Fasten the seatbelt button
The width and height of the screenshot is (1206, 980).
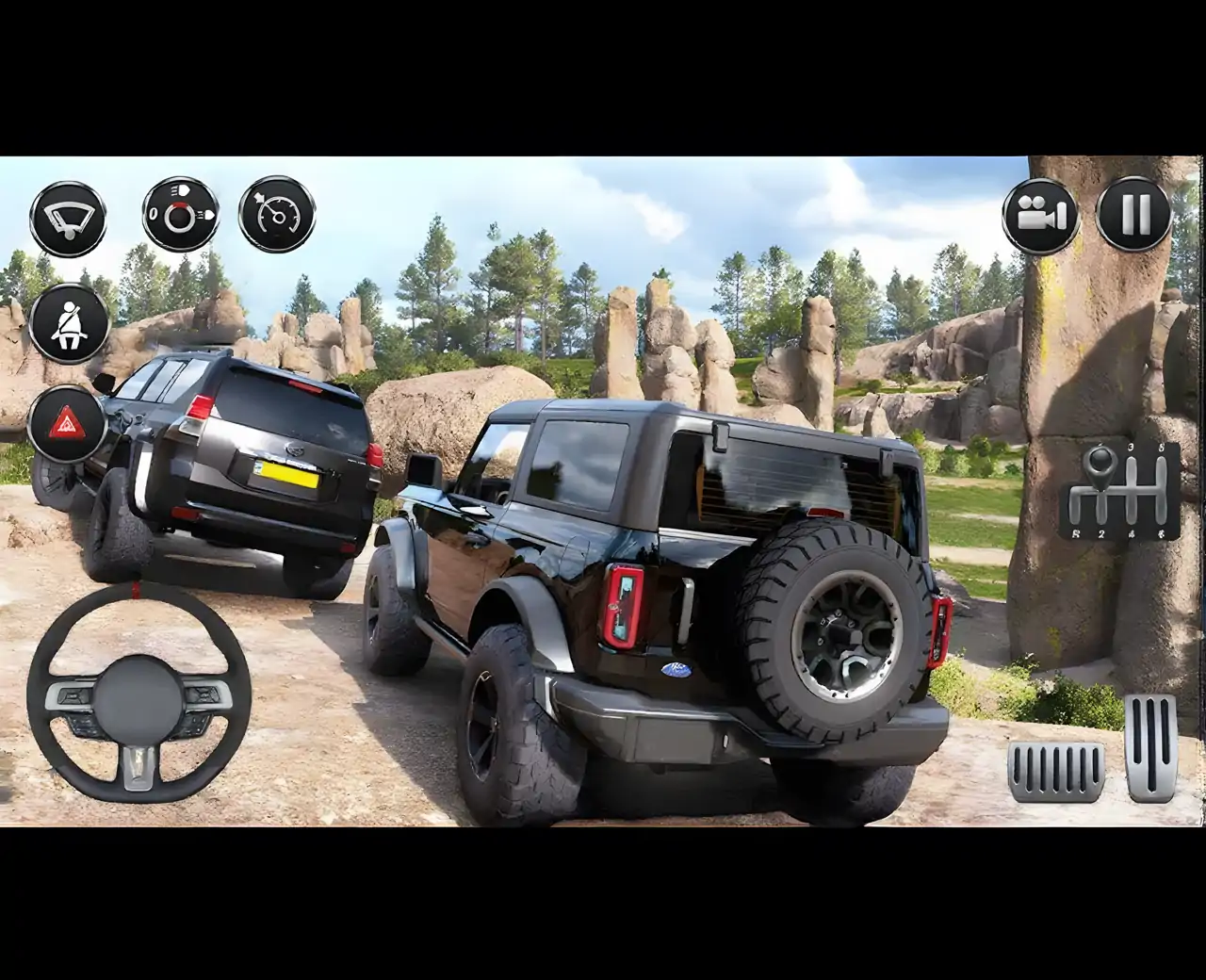pos(68,322)
